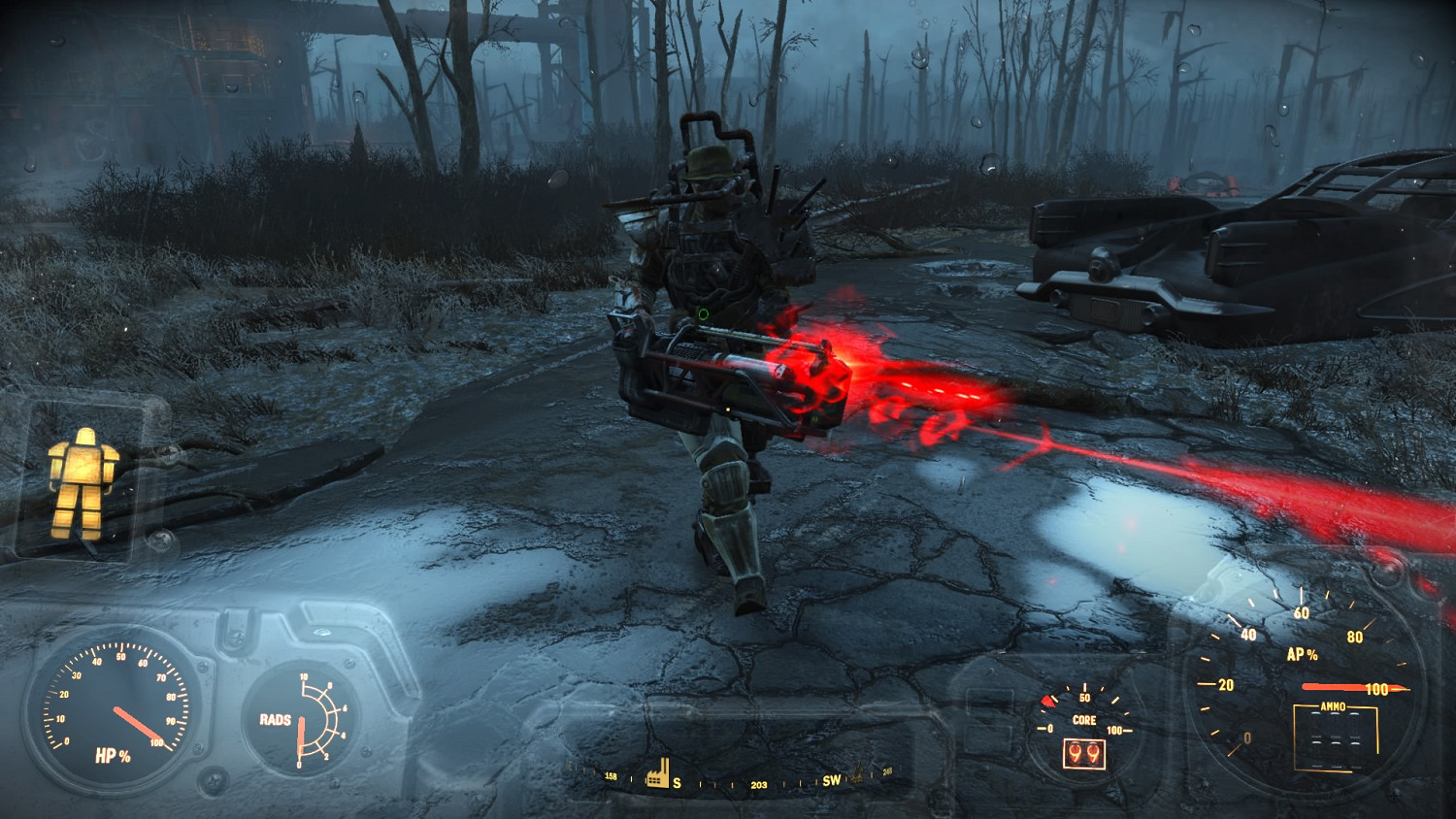1456x819 pixels.
Task: Click the yellow power armor status figure
Action: tap(83, 481)
